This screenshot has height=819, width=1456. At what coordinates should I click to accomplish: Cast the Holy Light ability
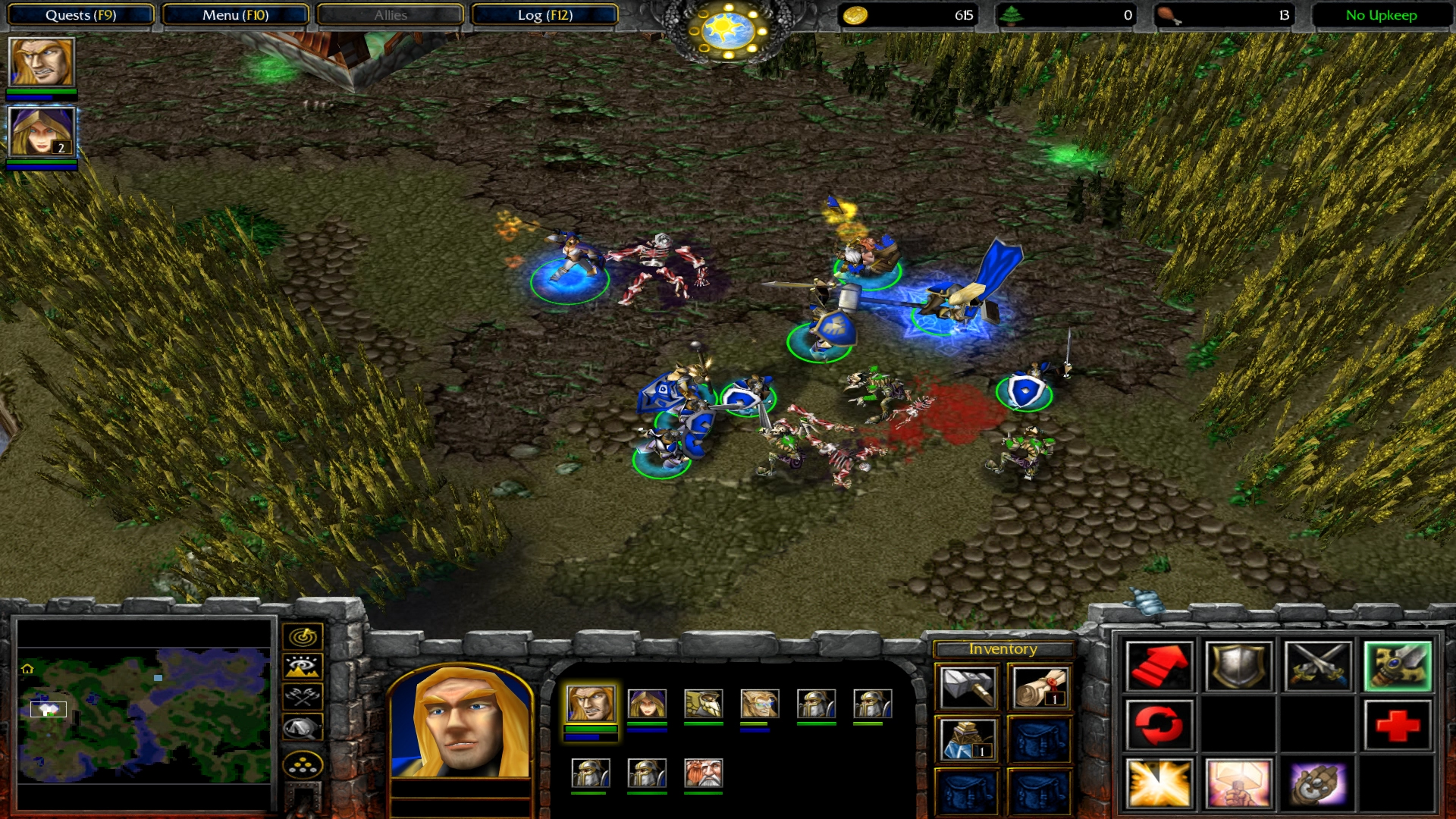[1159, 783]
